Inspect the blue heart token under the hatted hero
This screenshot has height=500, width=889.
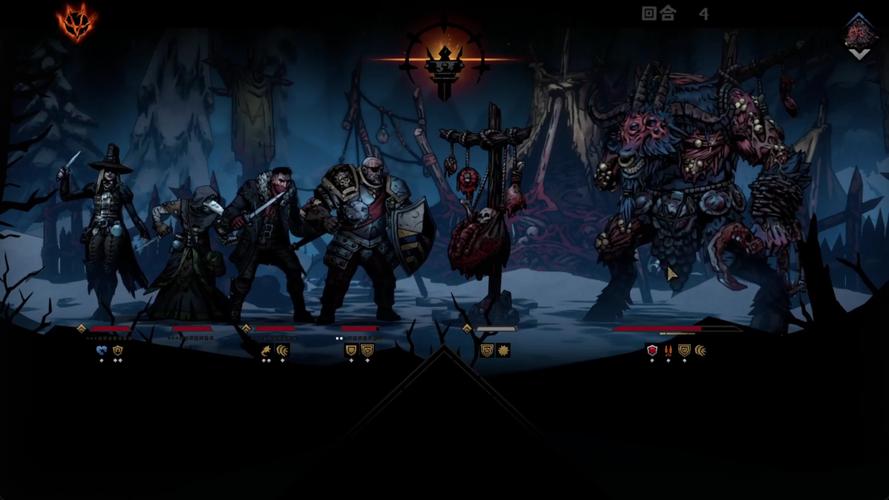[101, 350]
